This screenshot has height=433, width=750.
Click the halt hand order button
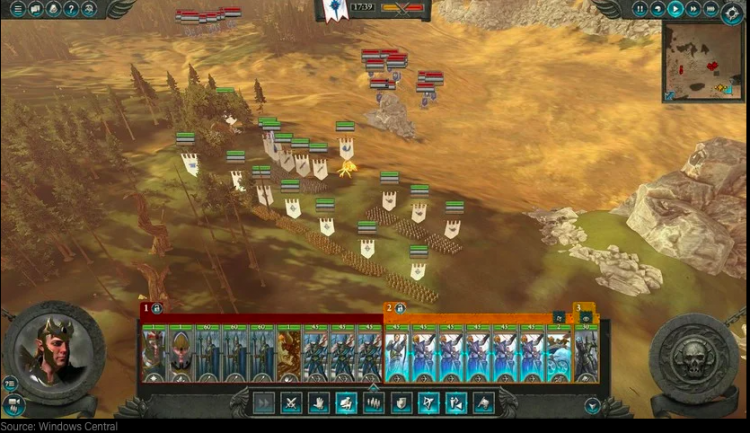point(318,403)
